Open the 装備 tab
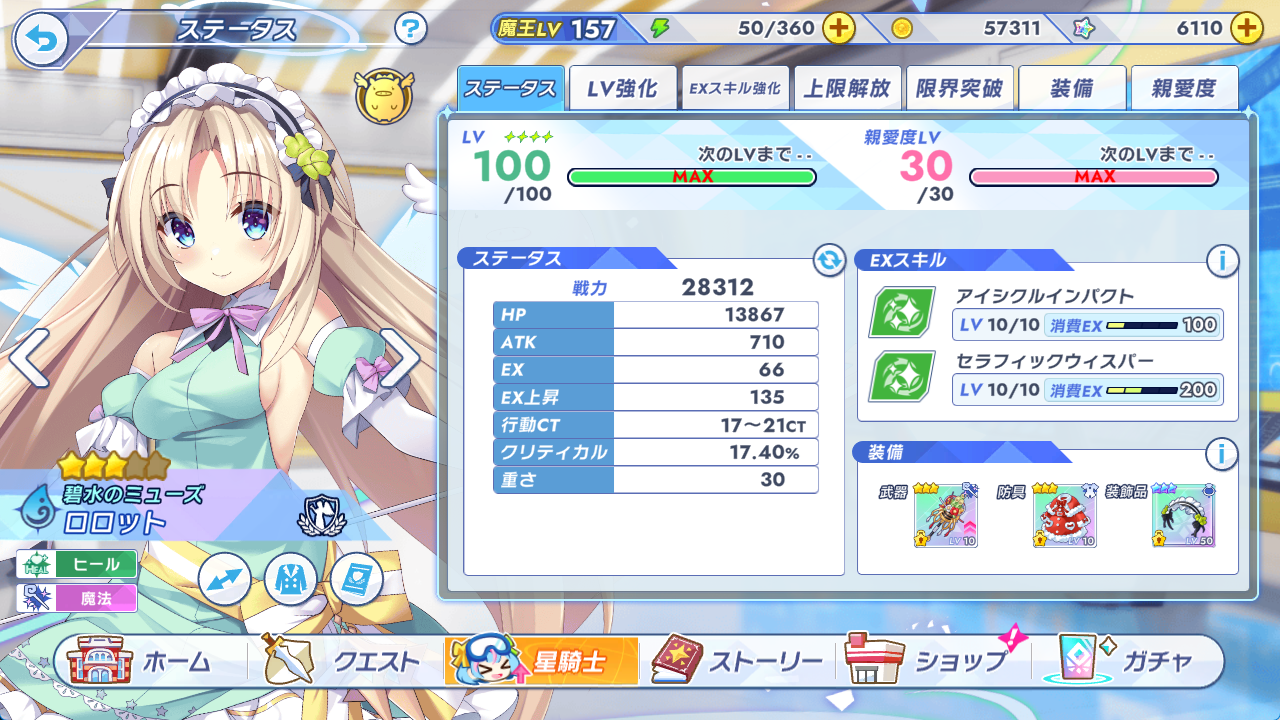Screen dimensions: 1280x720 pos(1072,89)
